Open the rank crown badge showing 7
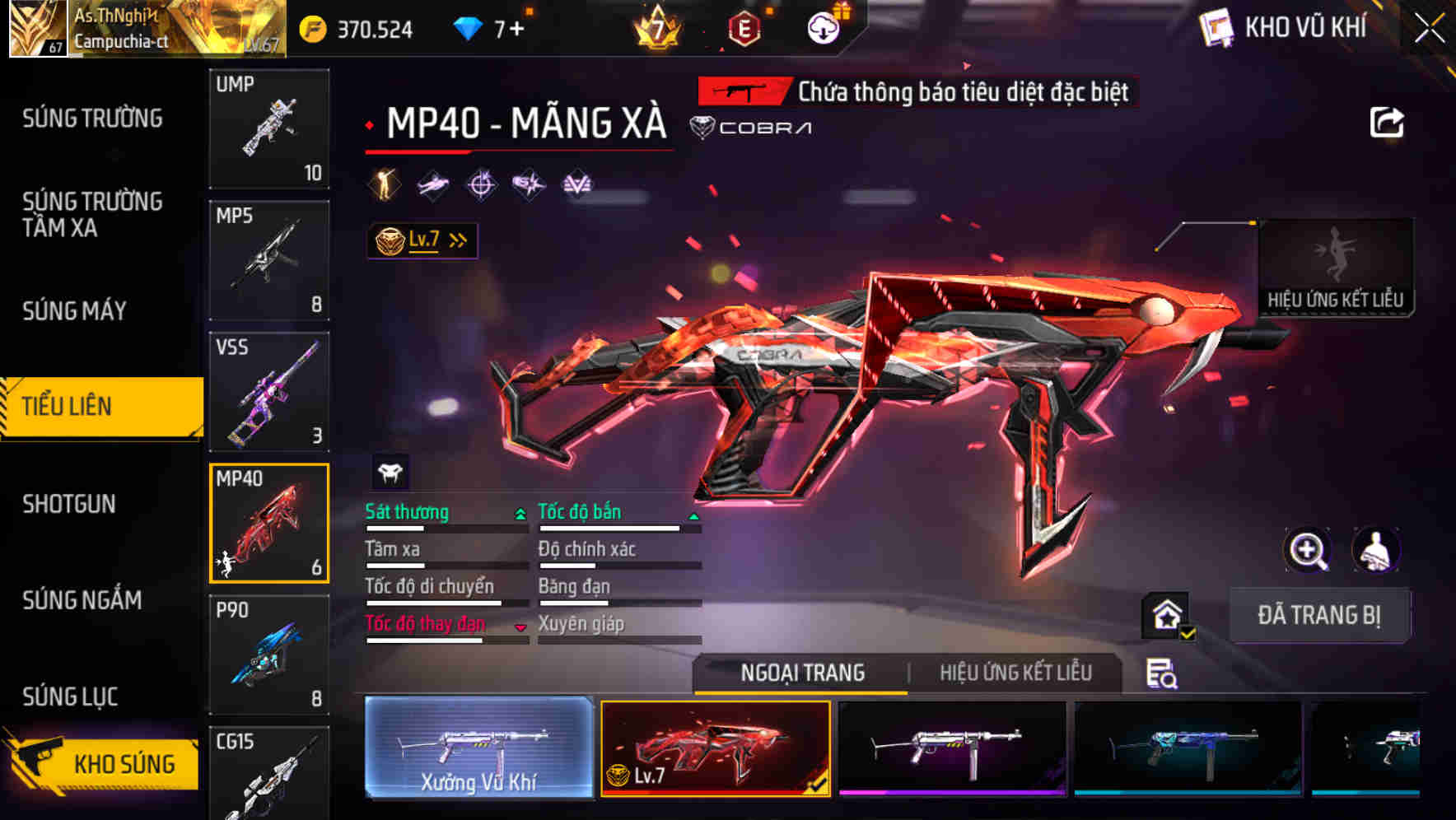Screen dimensions: 1456x820 point(653,27)
